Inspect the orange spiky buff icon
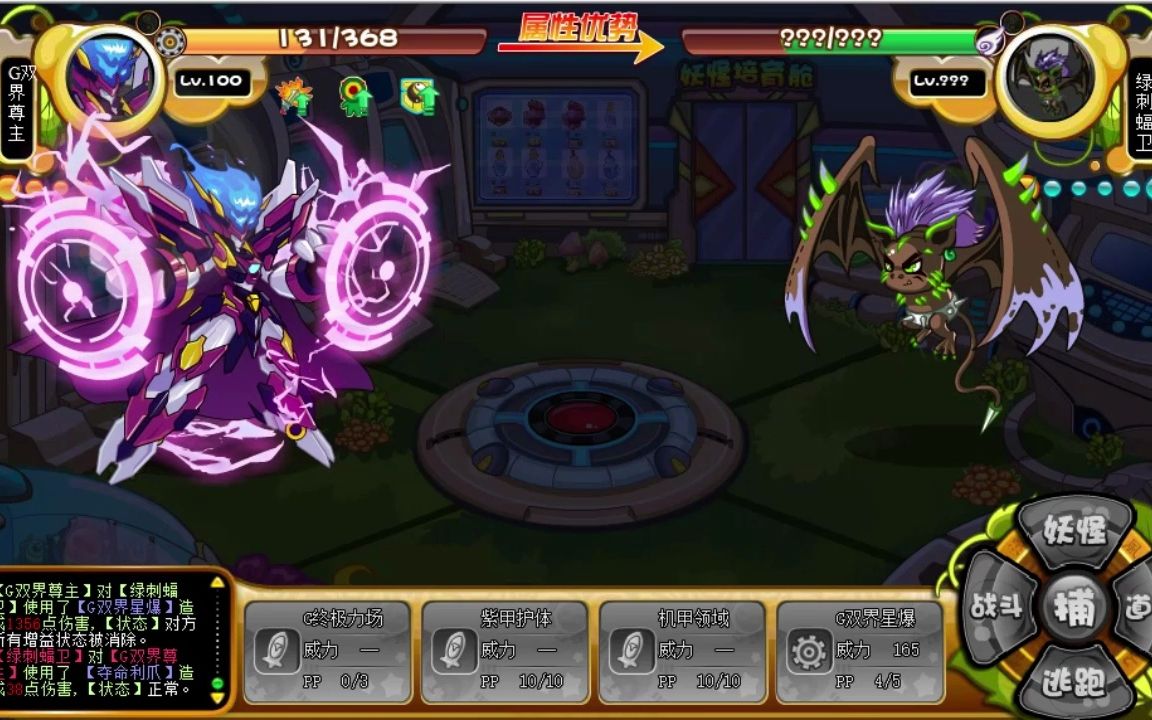The height and width of the screenshot is (720, 1152). [x=294, y=97]
